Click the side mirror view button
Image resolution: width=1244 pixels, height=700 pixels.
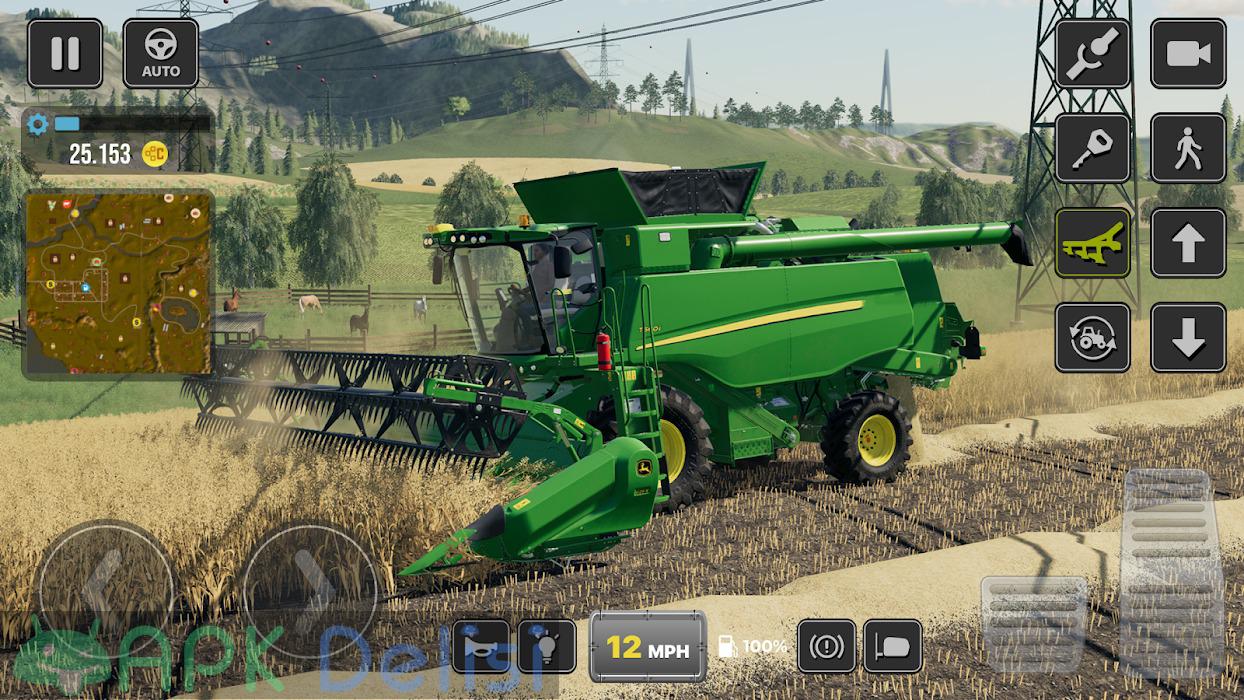pos(892,647)
